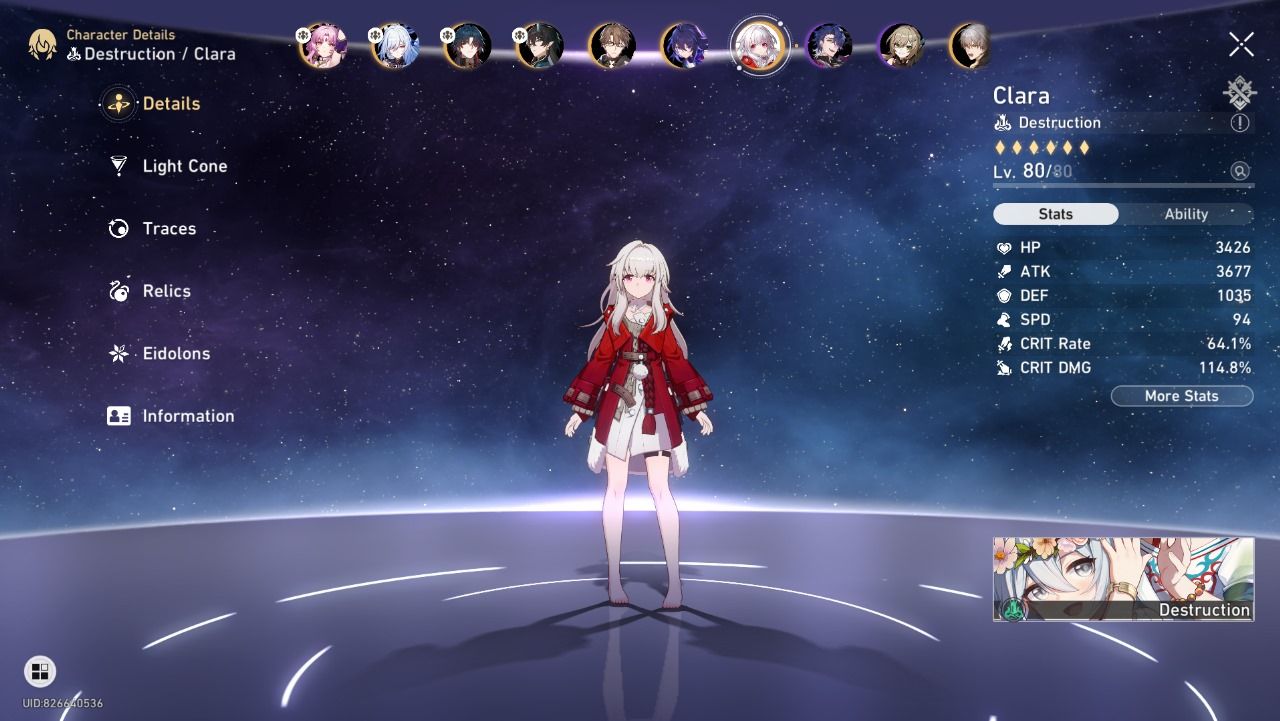
Task: Select Clara's highlighted portrait
Action: (760, 44)
